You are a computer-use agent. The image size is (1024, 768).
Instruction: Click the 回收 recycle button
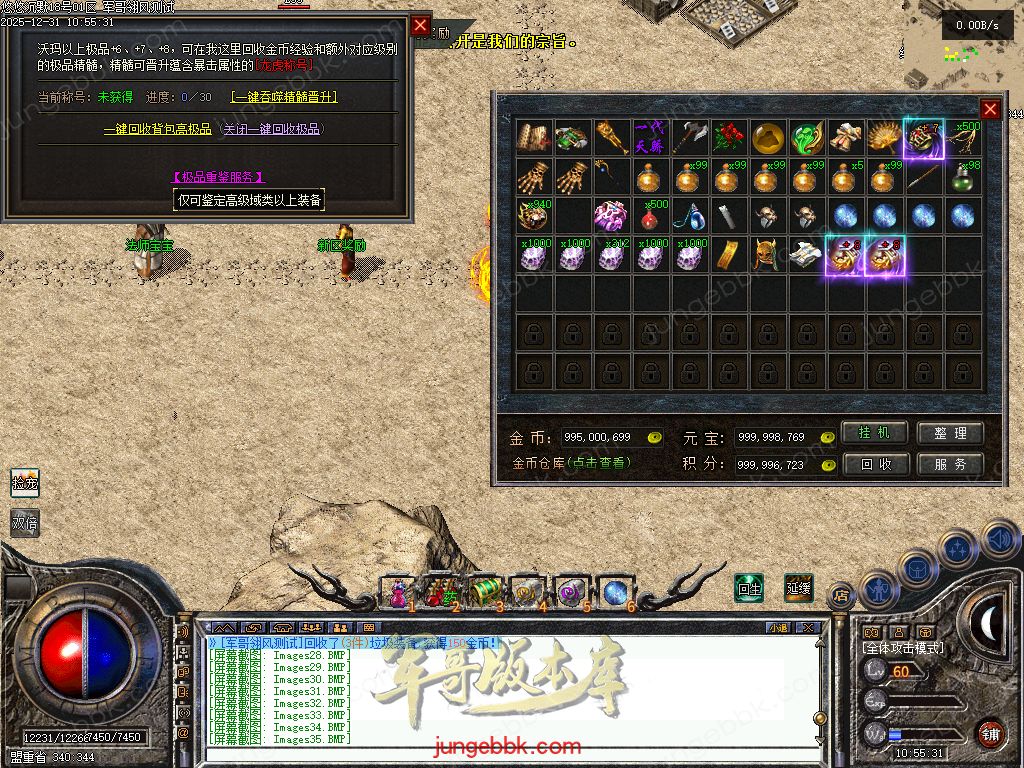click(874, 464)
